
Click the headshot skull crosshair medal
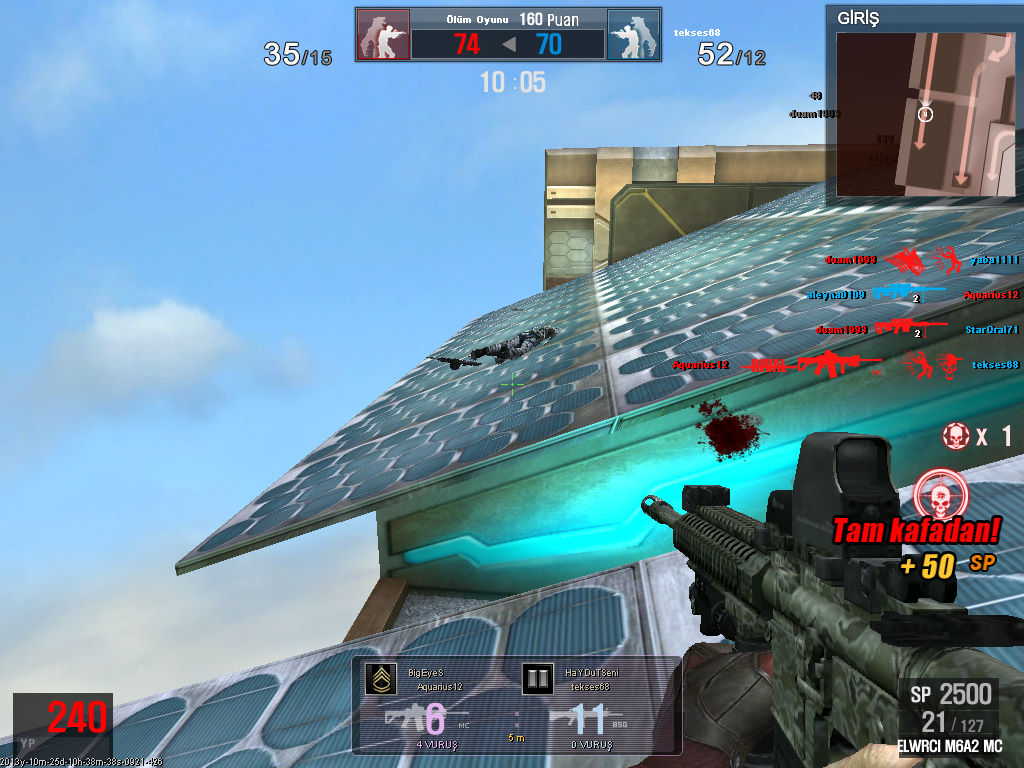[x=940, y=494]
